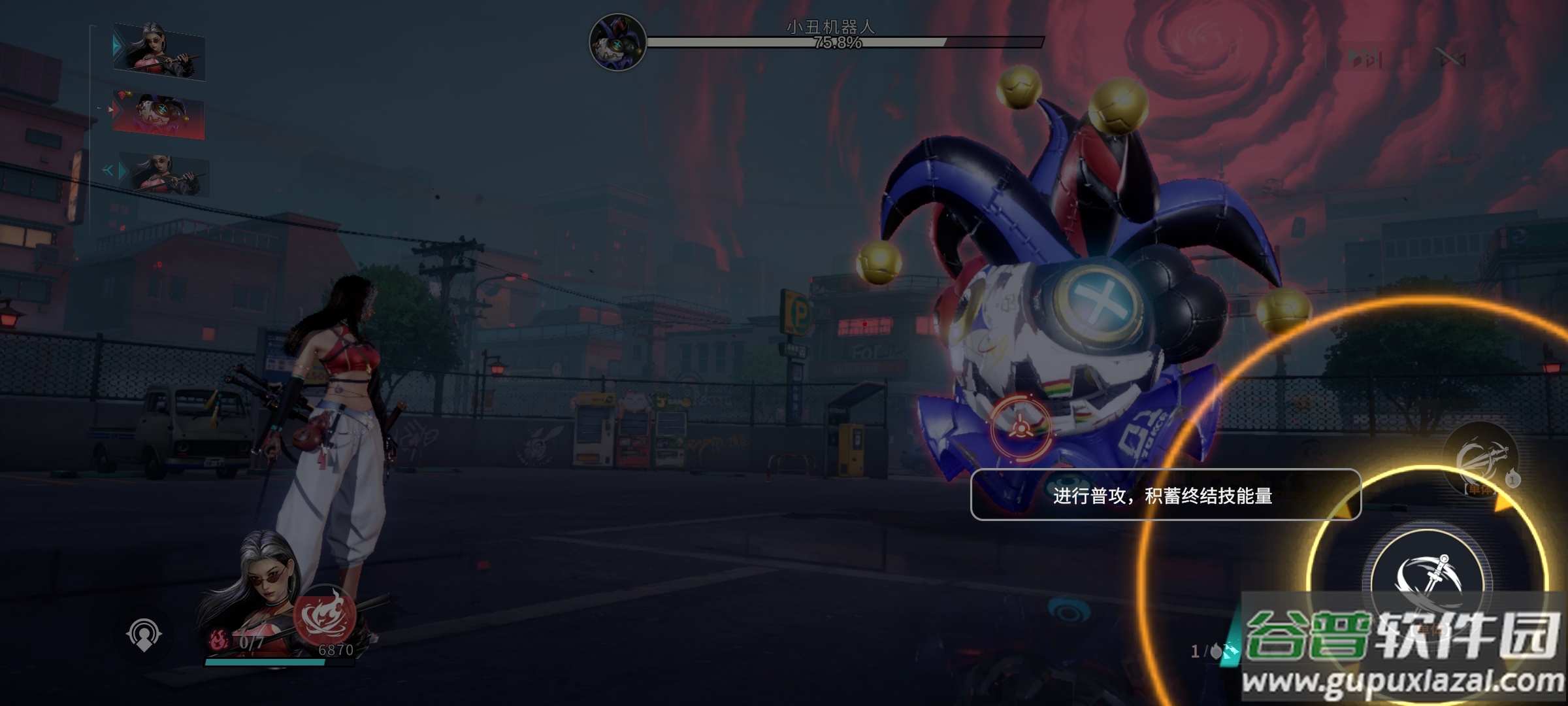Screen dimensions: 1568x706
Task: Tap the highlighted basic attack dagger button
Action: (1429, 579)
